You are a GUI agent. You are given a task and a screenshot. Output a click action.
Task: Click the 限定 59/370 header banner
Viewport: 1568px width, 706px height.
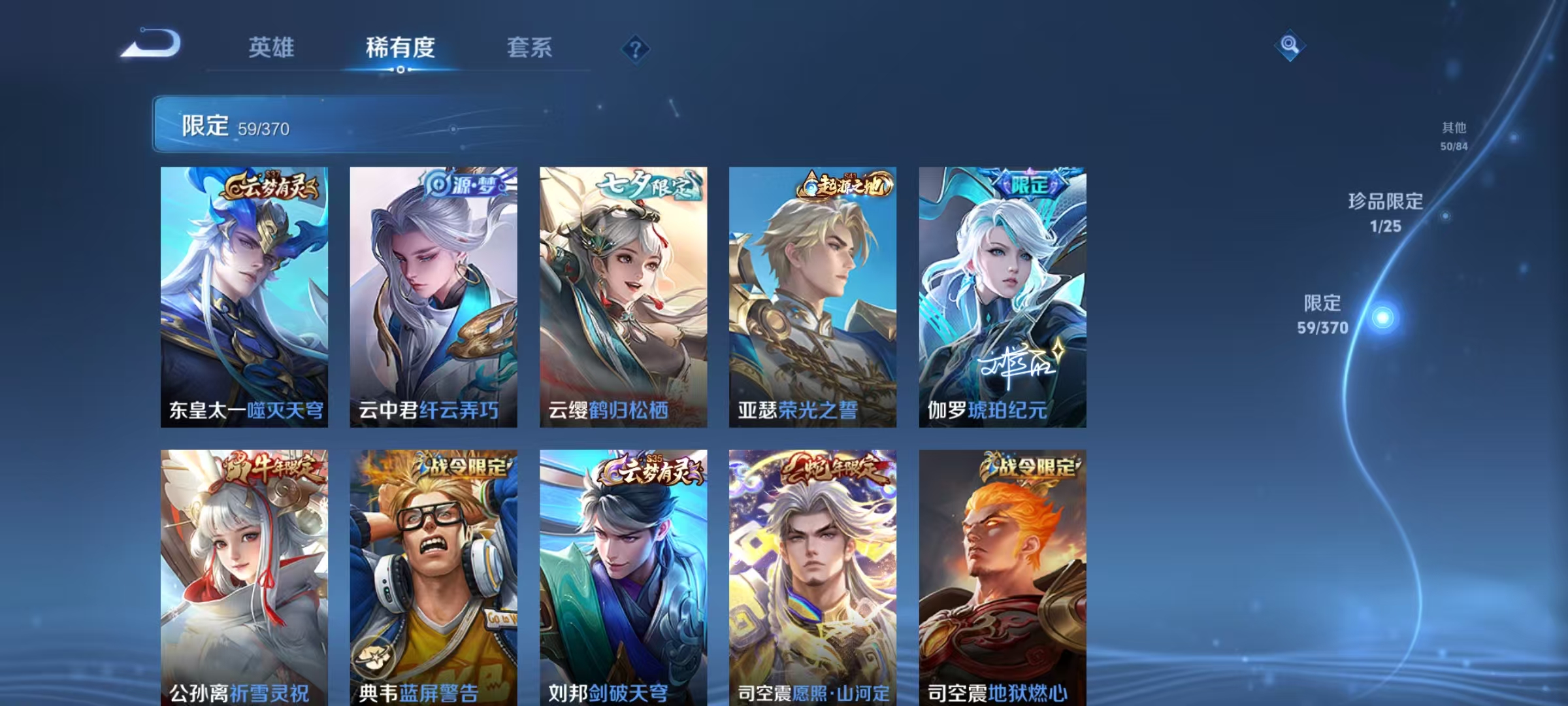click(x=314, y=124)
